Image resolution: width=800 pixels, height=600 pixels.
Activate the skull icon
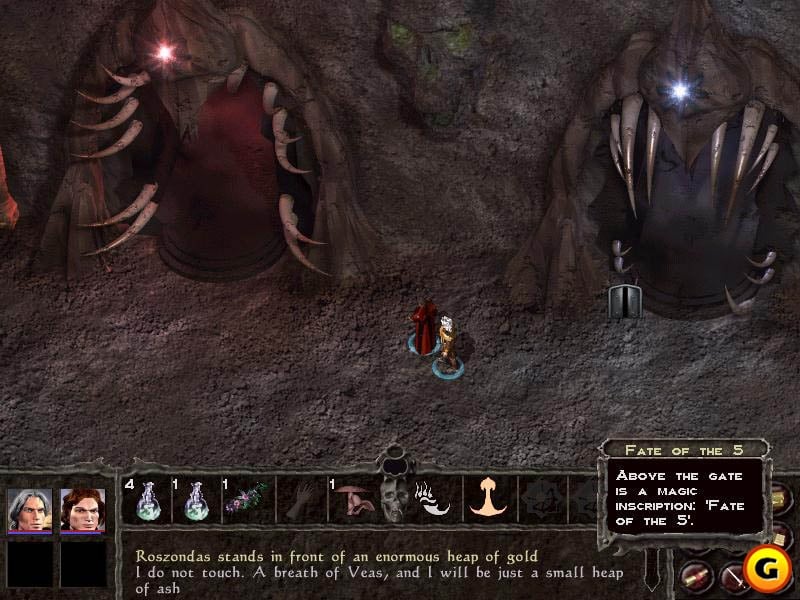click(391, 498)
